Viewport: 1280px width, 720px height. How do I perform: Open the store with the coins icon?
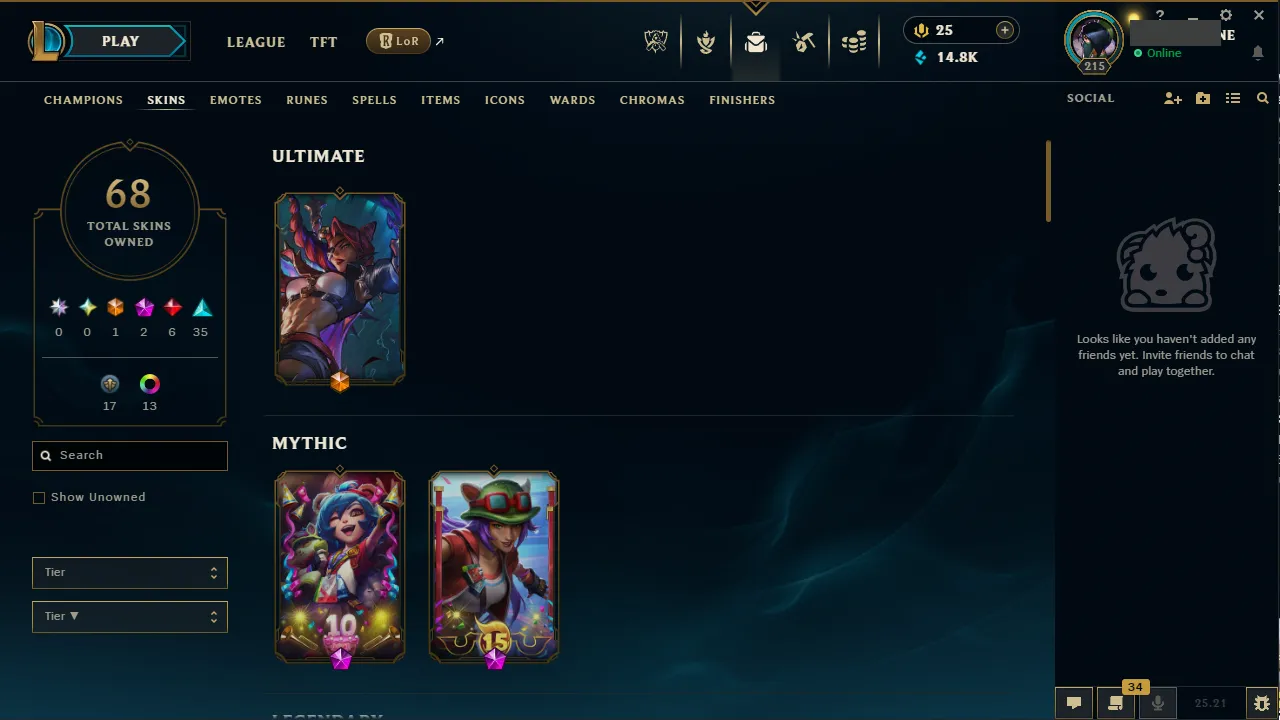pos(855,41)
